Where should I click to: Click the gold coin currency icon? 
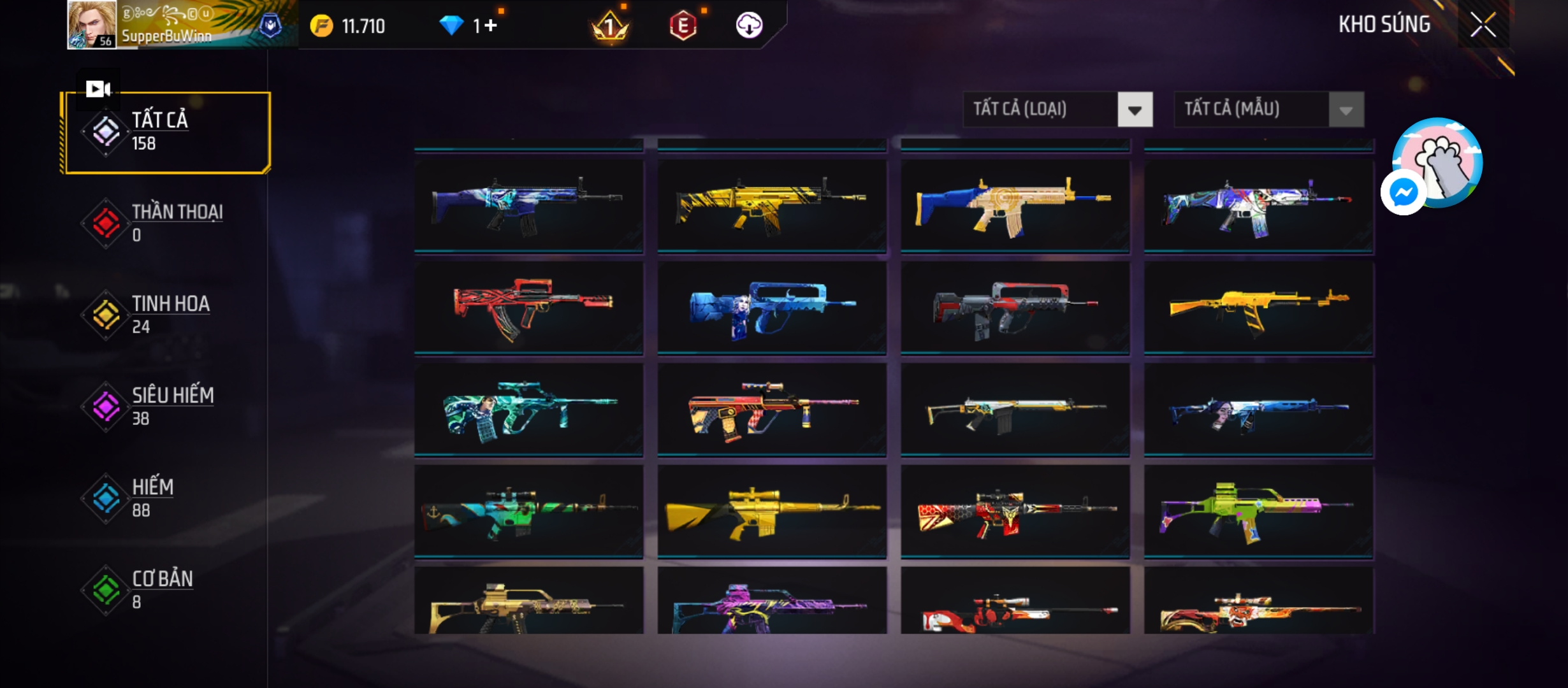321,26
